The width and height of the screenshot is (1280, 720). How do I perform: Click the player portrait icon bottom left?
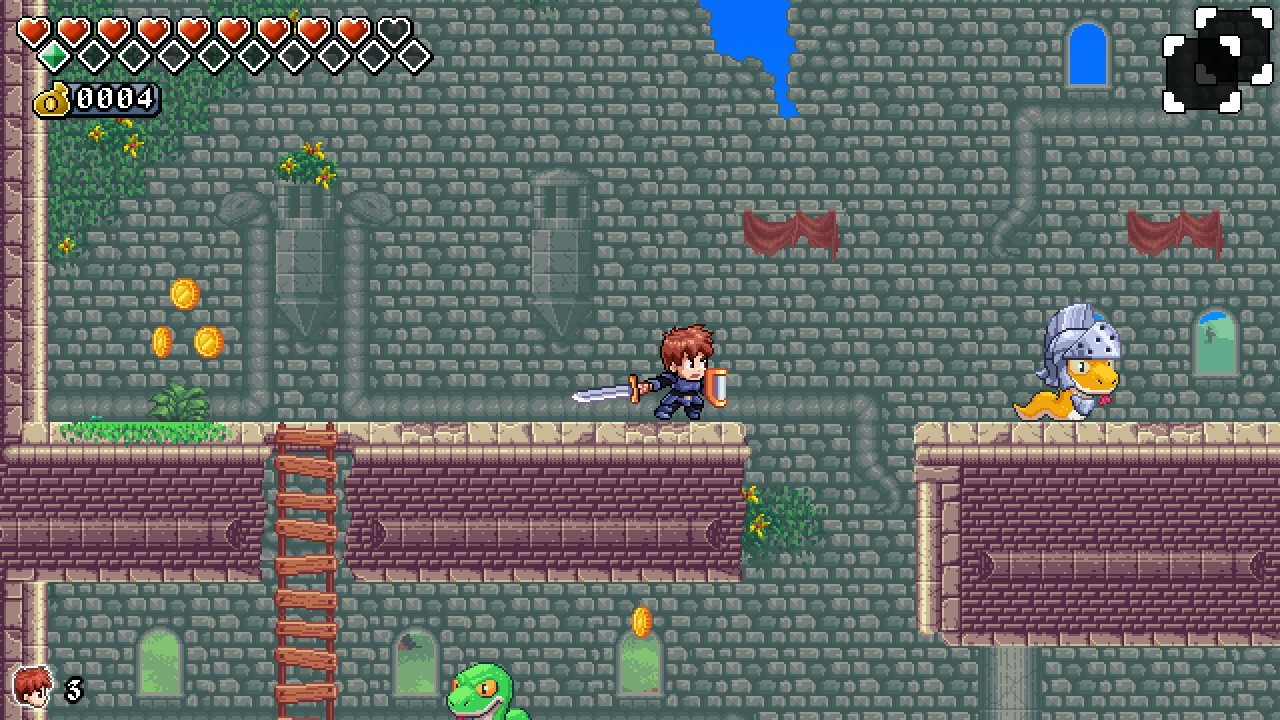point(33,688)
